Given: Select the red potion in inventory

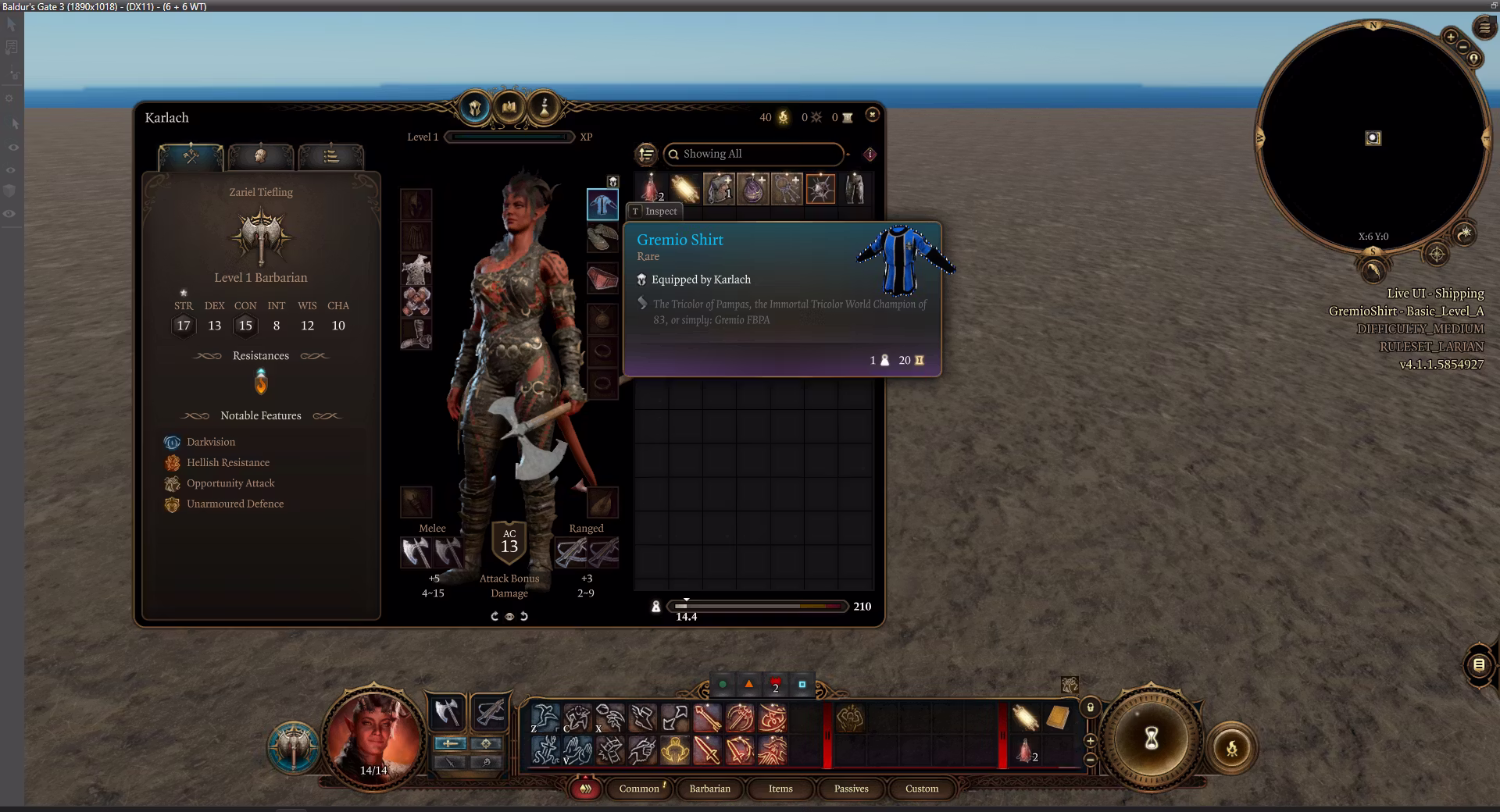Looking at the screenshot, I should click(651, 189).
